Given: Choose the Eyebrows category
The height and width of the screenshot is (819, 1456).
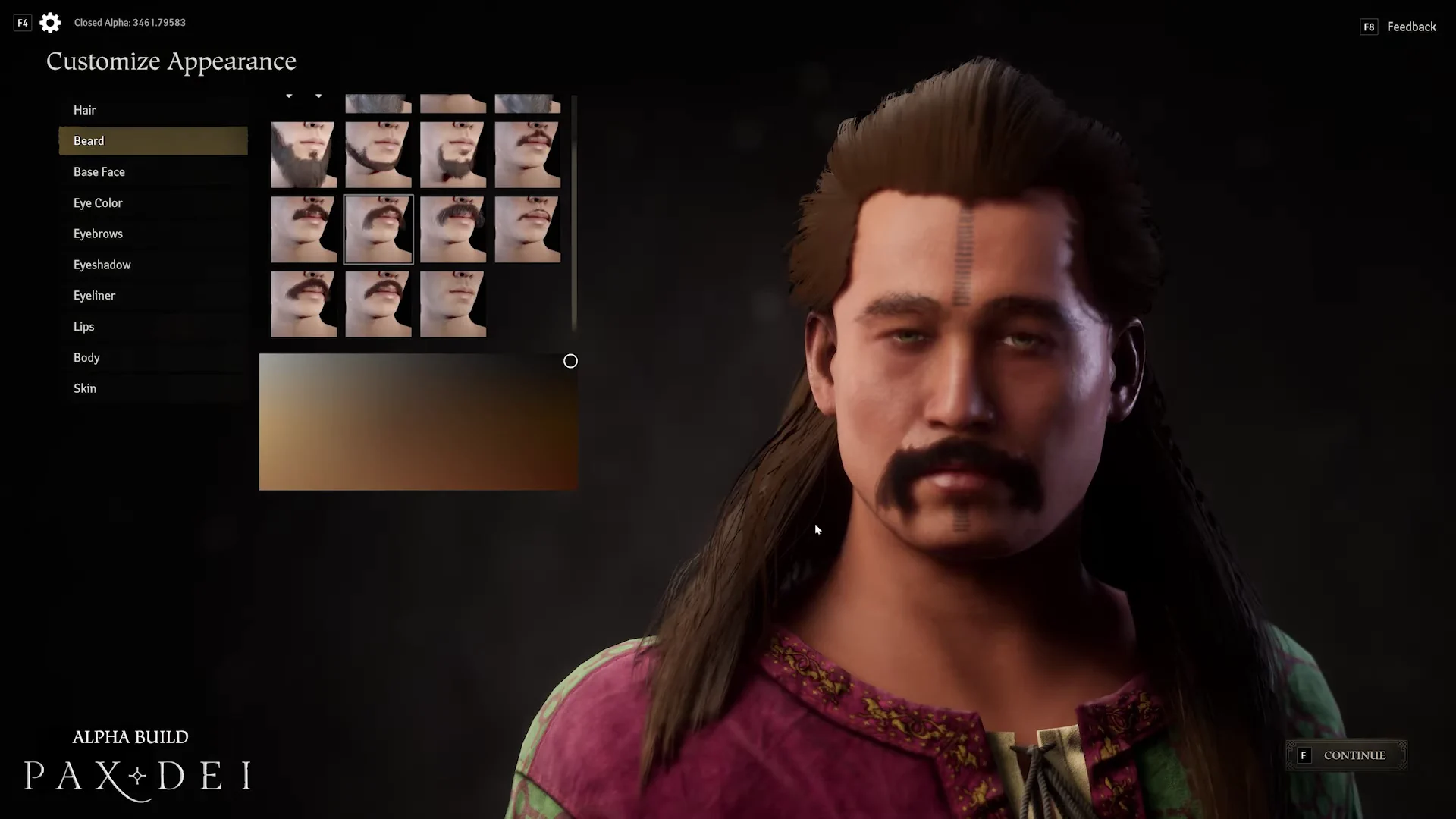Looking at the screenshot, I should pyautogui.click(x=98, y=234).
